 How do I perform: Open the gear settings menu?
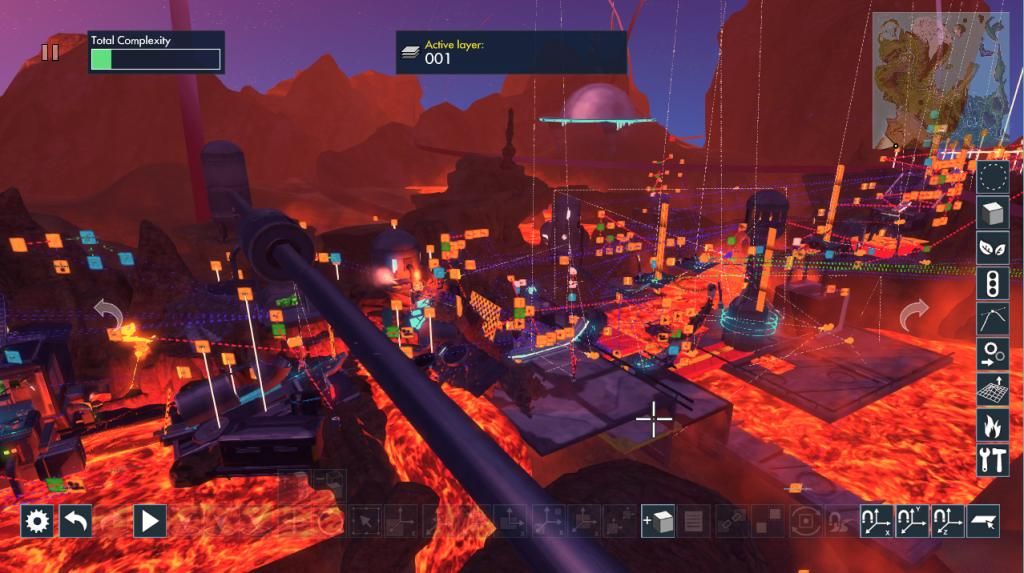coord(38,521)
